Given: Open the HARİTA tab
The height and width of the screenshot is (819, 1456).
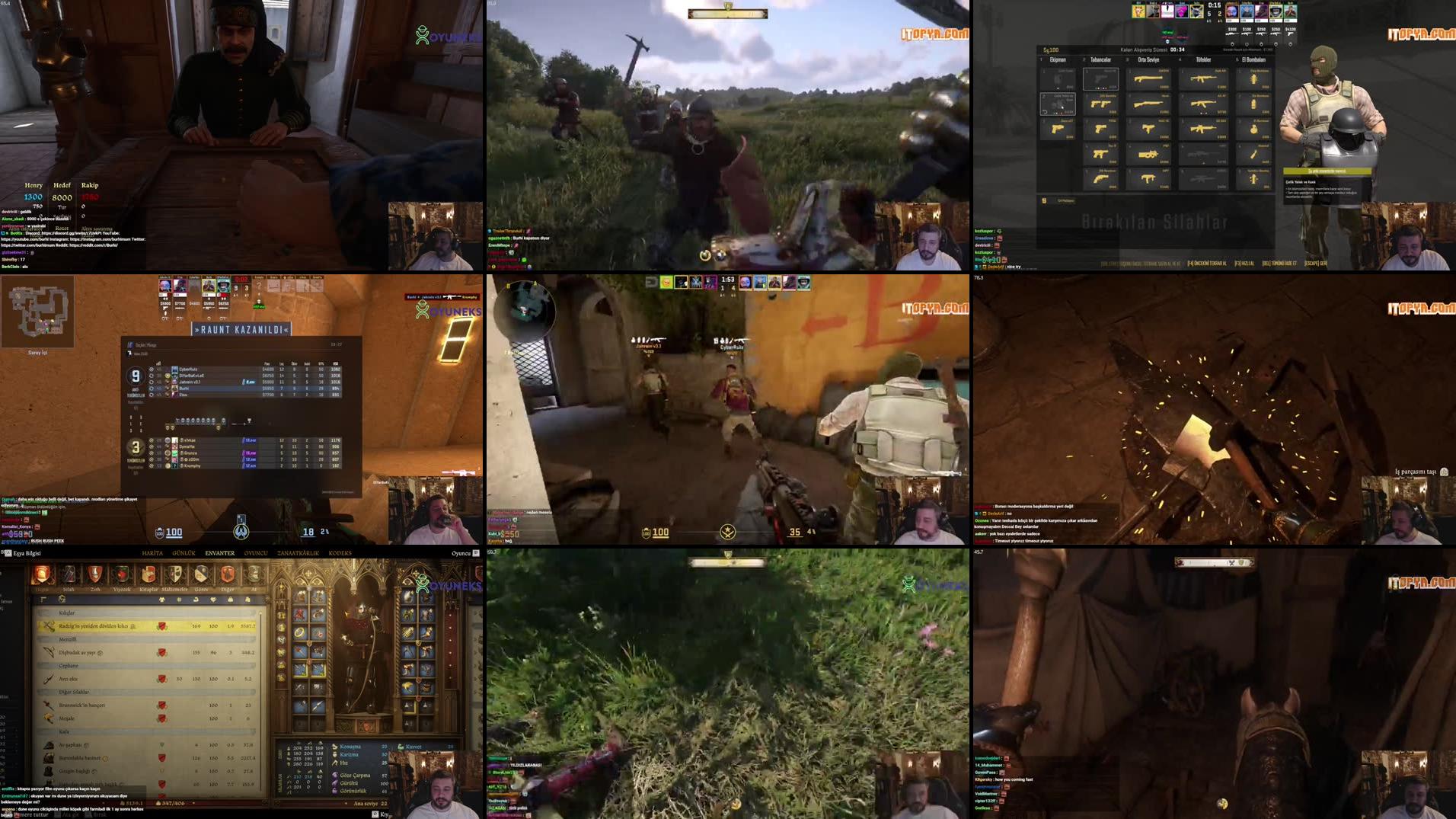Looking at the screenshot, I should 153,553.
